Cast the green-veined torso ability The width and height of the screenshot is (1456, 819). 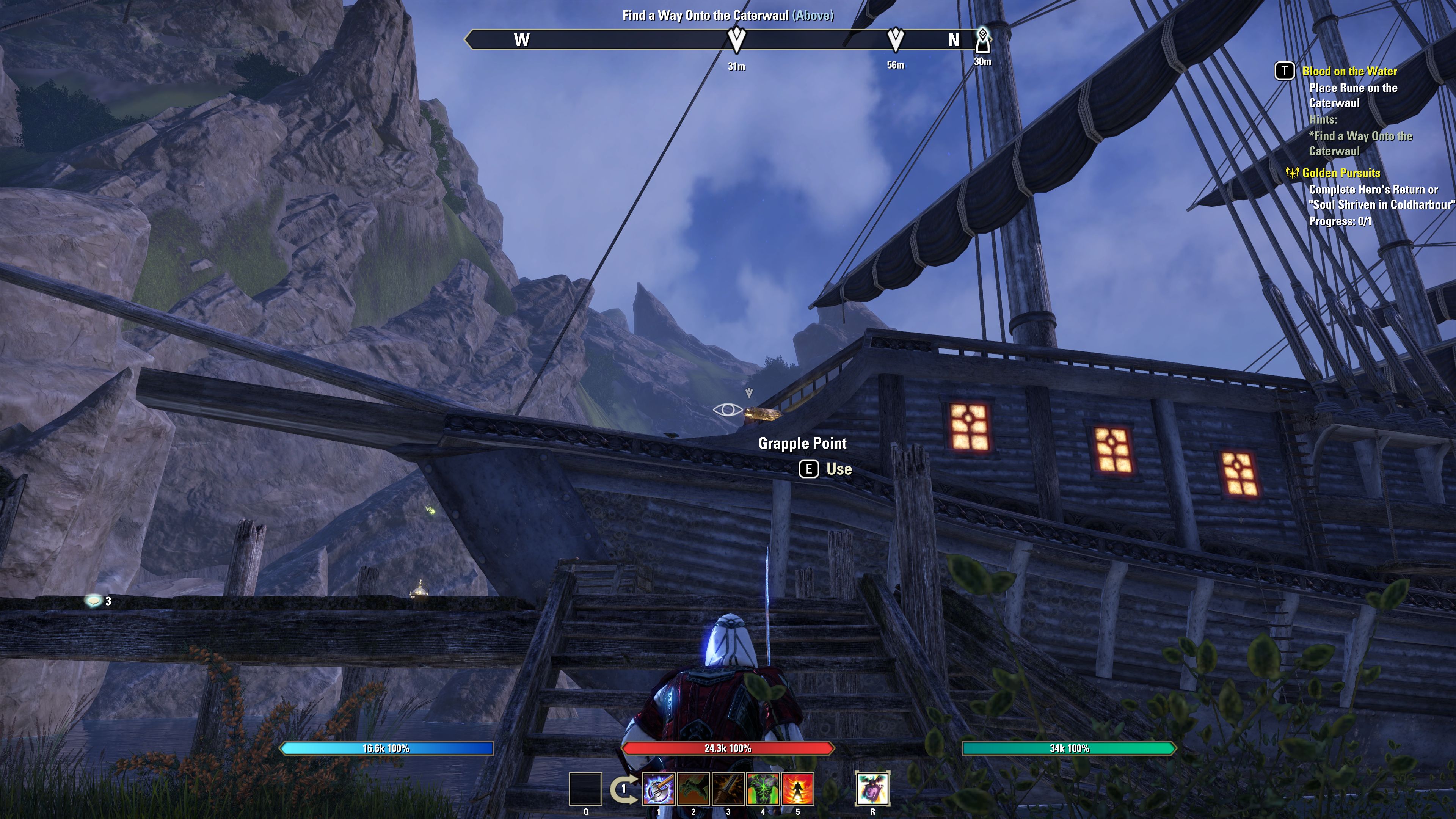(763, 789)
